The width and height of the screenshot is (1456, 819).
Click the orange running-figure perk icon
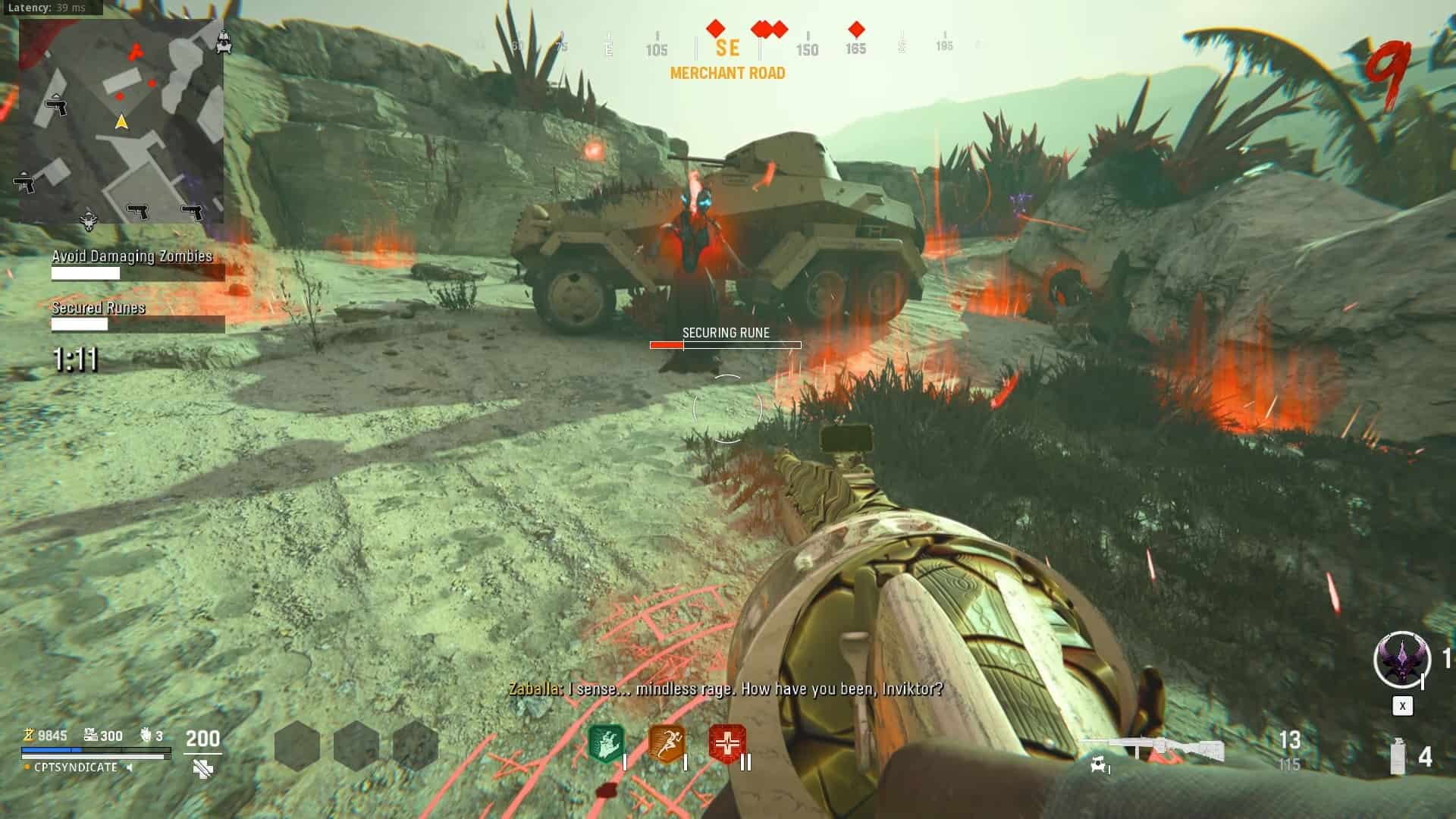pos(667,743)
